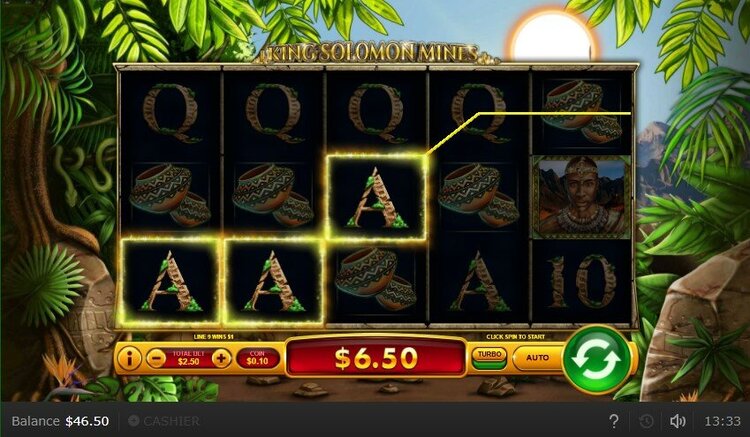Spin the reels with the green button

point(596,358)
